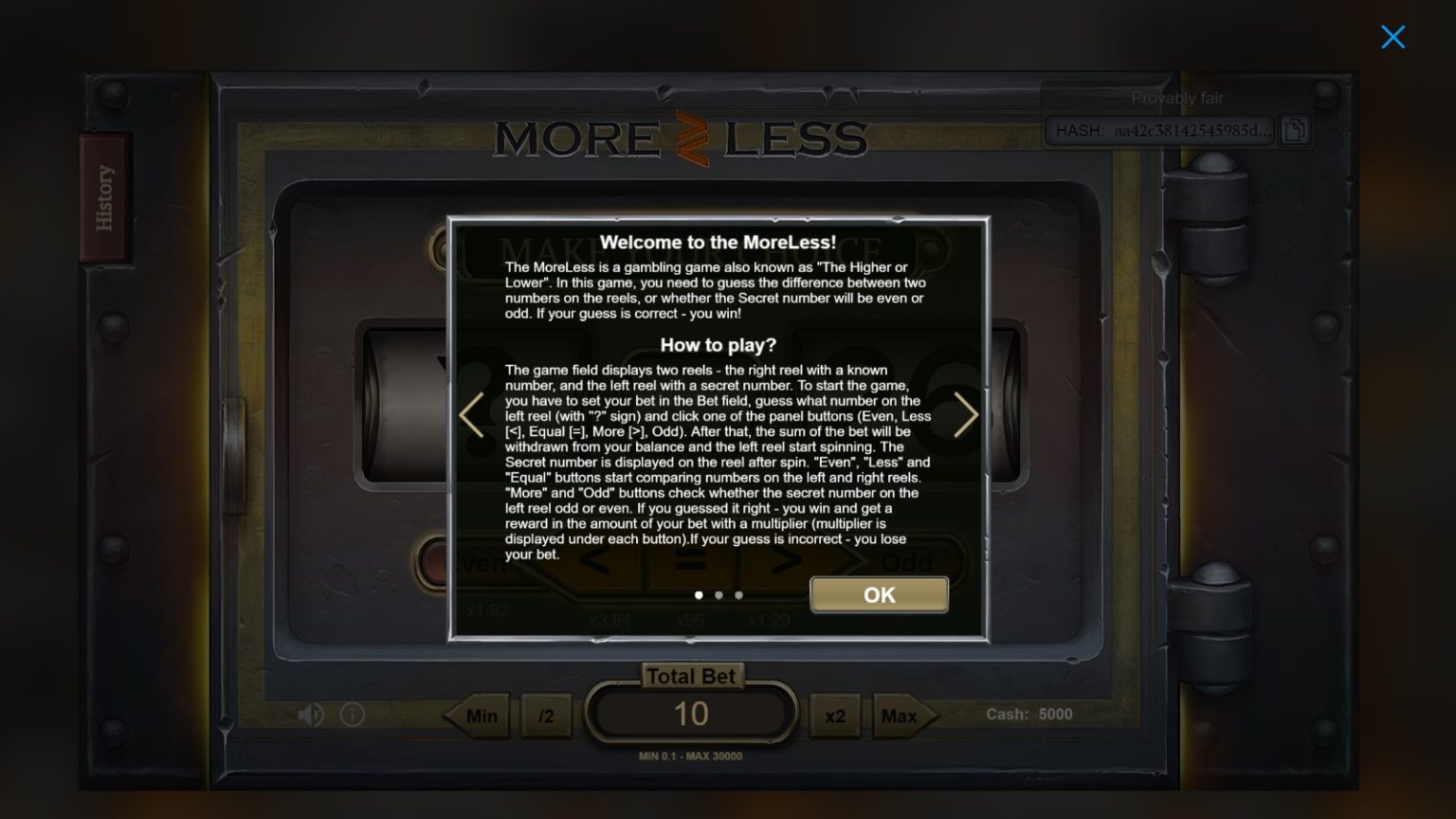Select the second page indicator dot
The height and width of the screenshot is (819, 1456).
point(719,595)
